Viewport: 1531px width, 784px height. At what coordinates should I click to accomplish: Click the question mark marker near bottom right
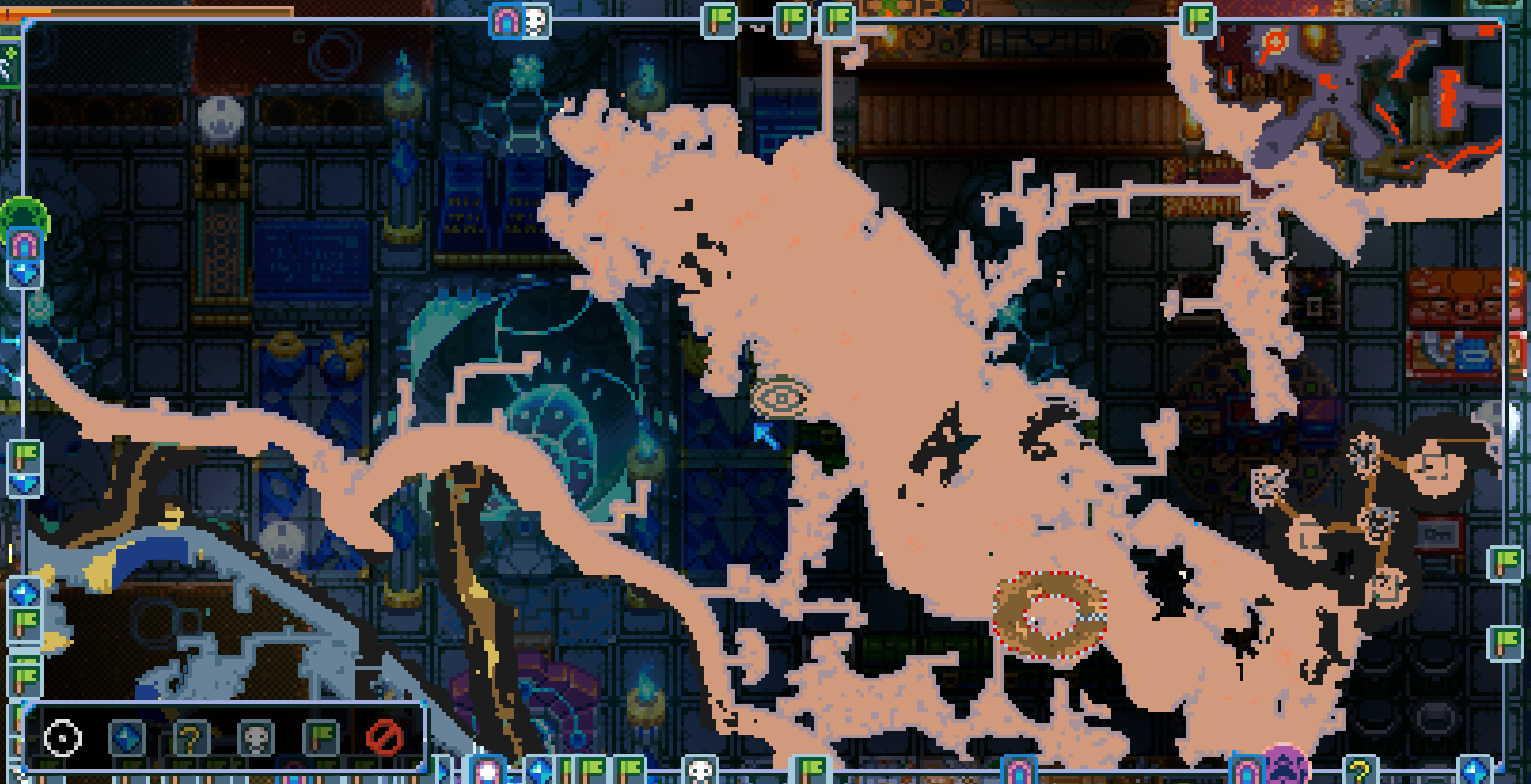(1360, 770)
